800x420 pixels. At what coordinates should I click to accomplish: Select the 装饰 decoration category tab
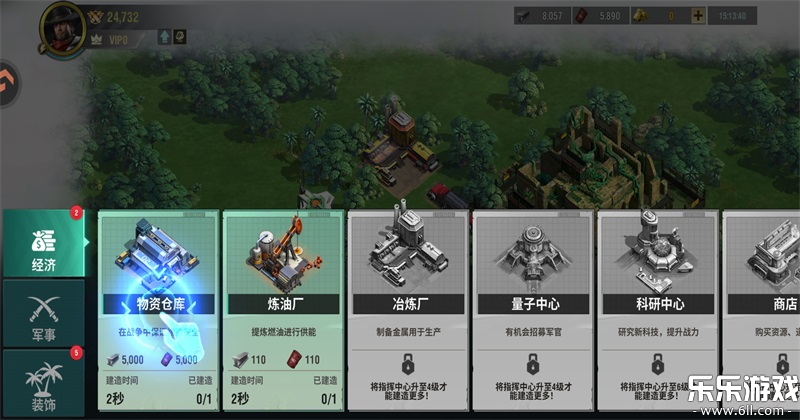pyautogui.click(x=42, y=382)
